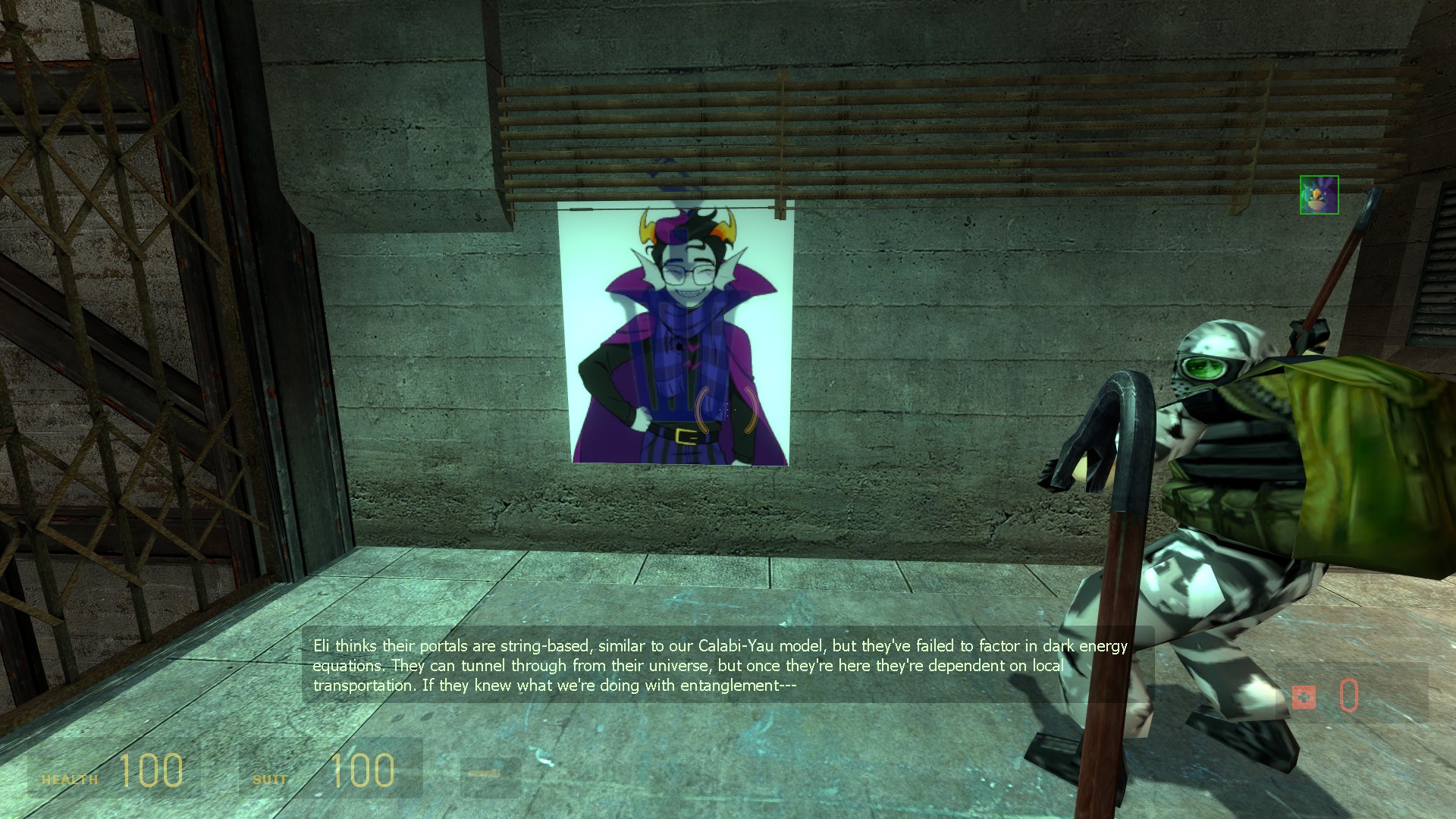Click the green-bordered player avatar thumbnail
Viewport: 1456px width, 819px height.
pyautogui.click(x=1319, y=195)
